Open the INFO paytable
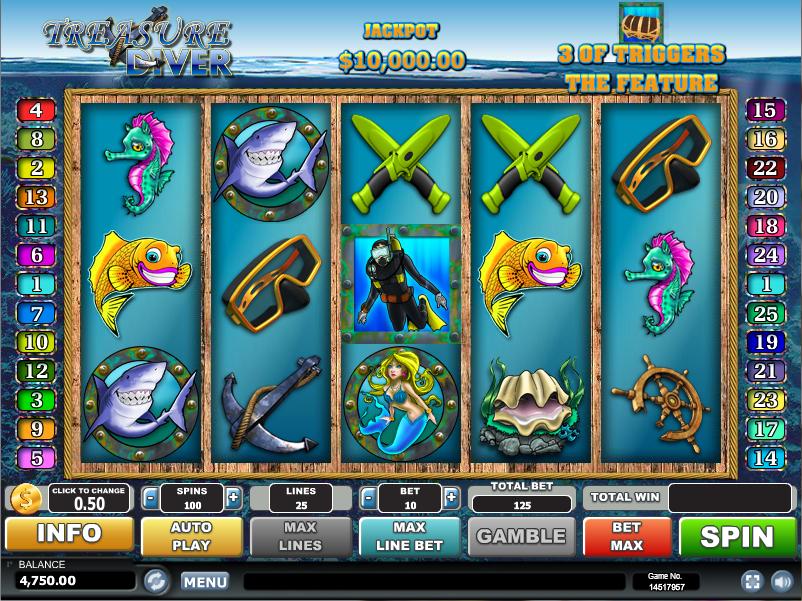802x601 pixels. pos(69,534)
